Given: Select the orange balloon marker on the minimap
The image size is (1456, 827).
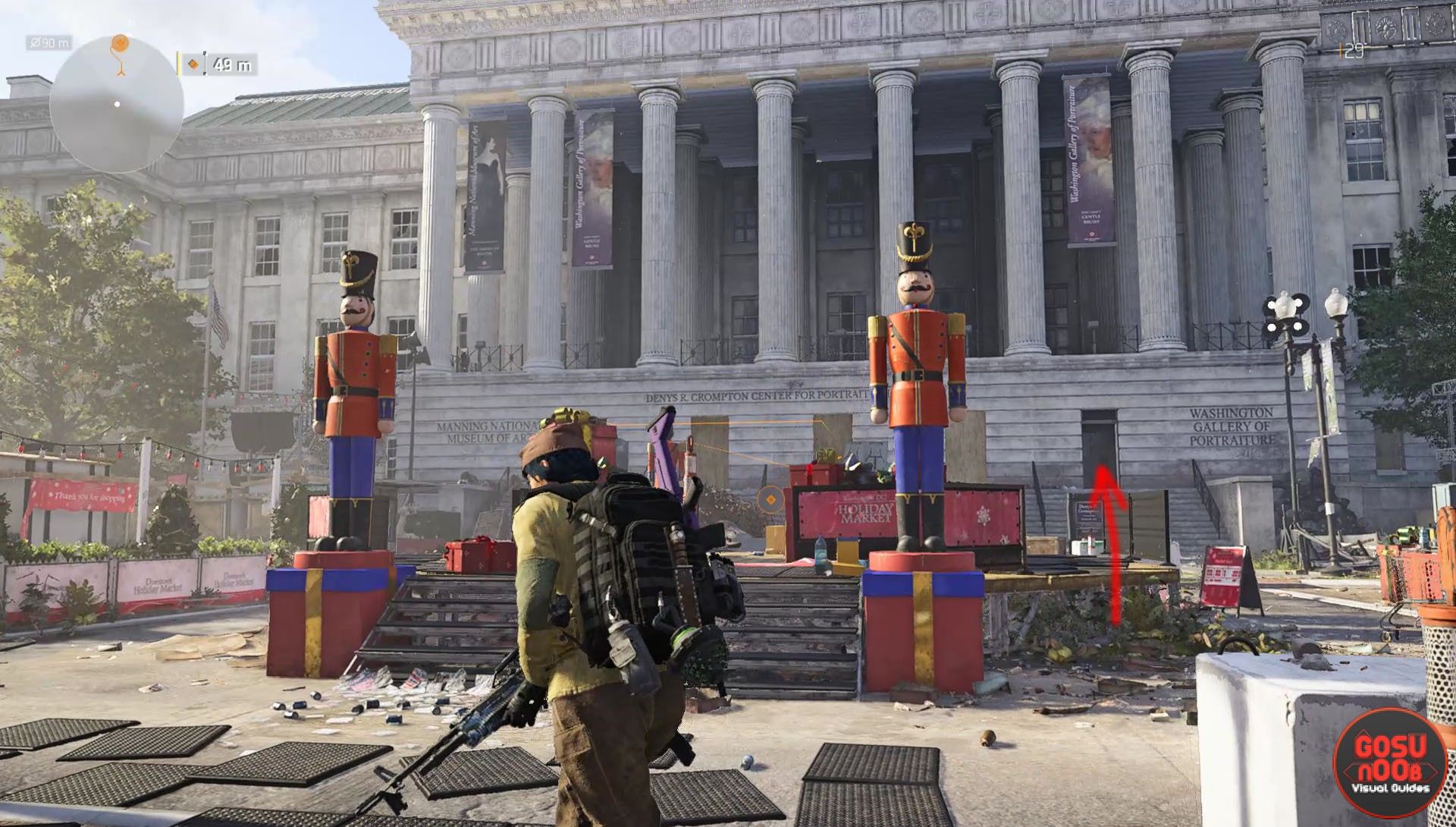Looking at the screenshot, I should click(x=120, y=47).
